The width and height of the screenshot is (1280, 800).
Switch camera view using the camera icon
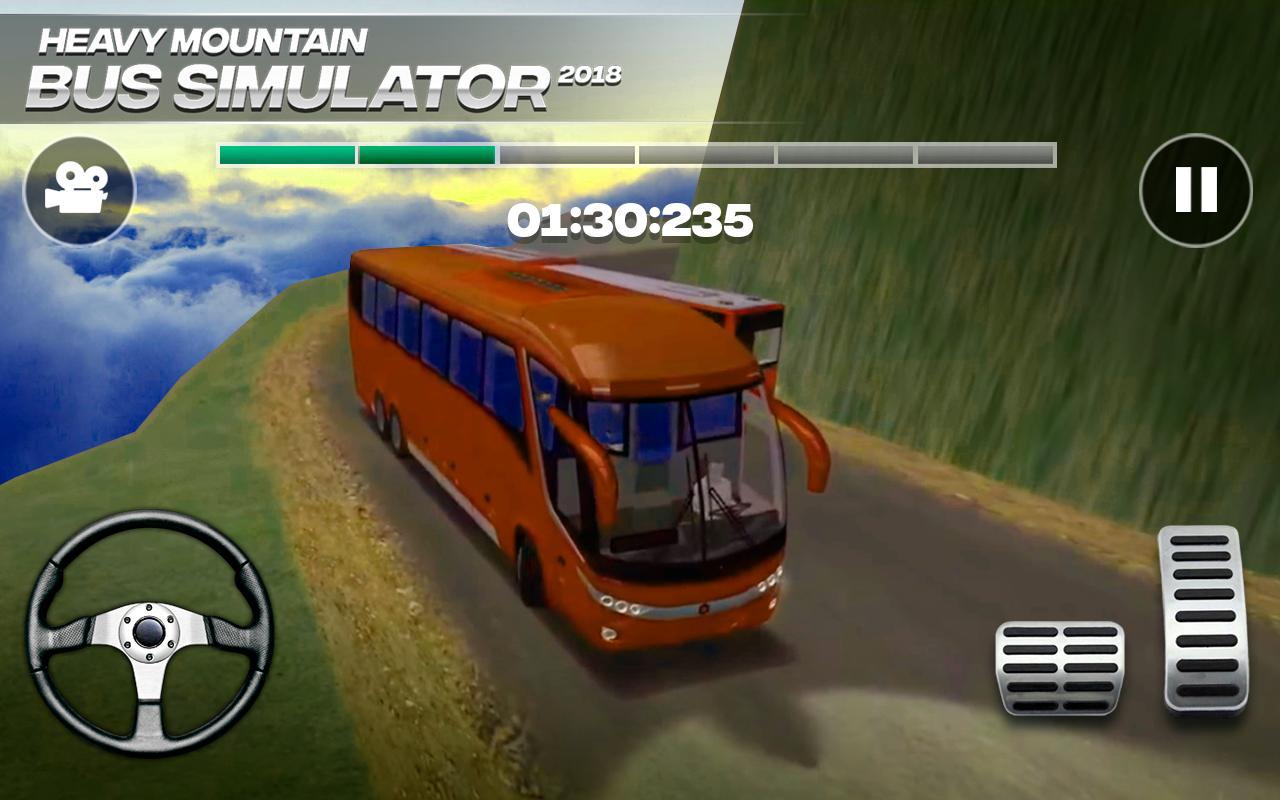coord(78,190)
